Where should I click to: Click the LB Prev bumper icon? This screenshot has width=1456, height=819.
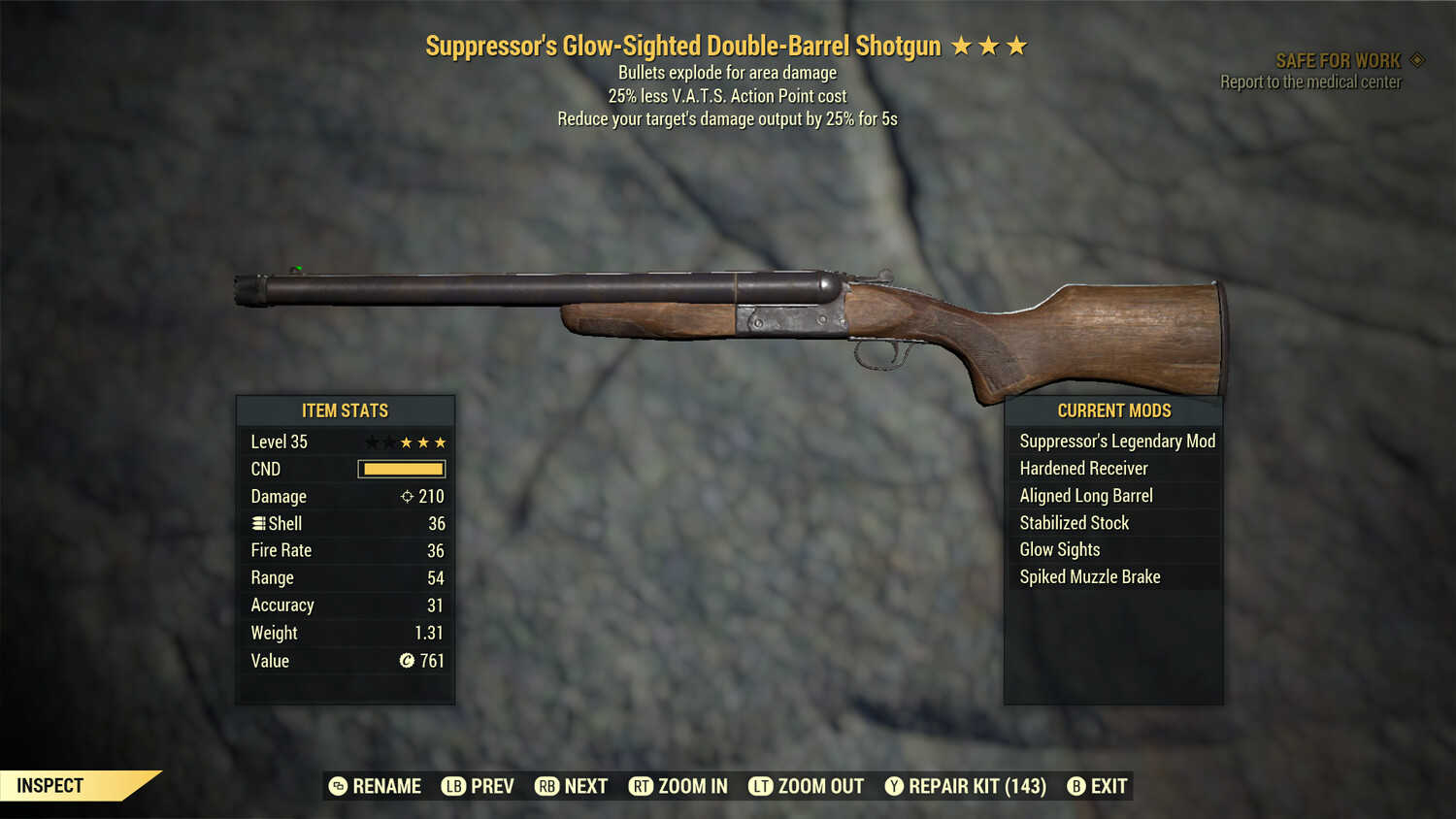pos(452,786)
